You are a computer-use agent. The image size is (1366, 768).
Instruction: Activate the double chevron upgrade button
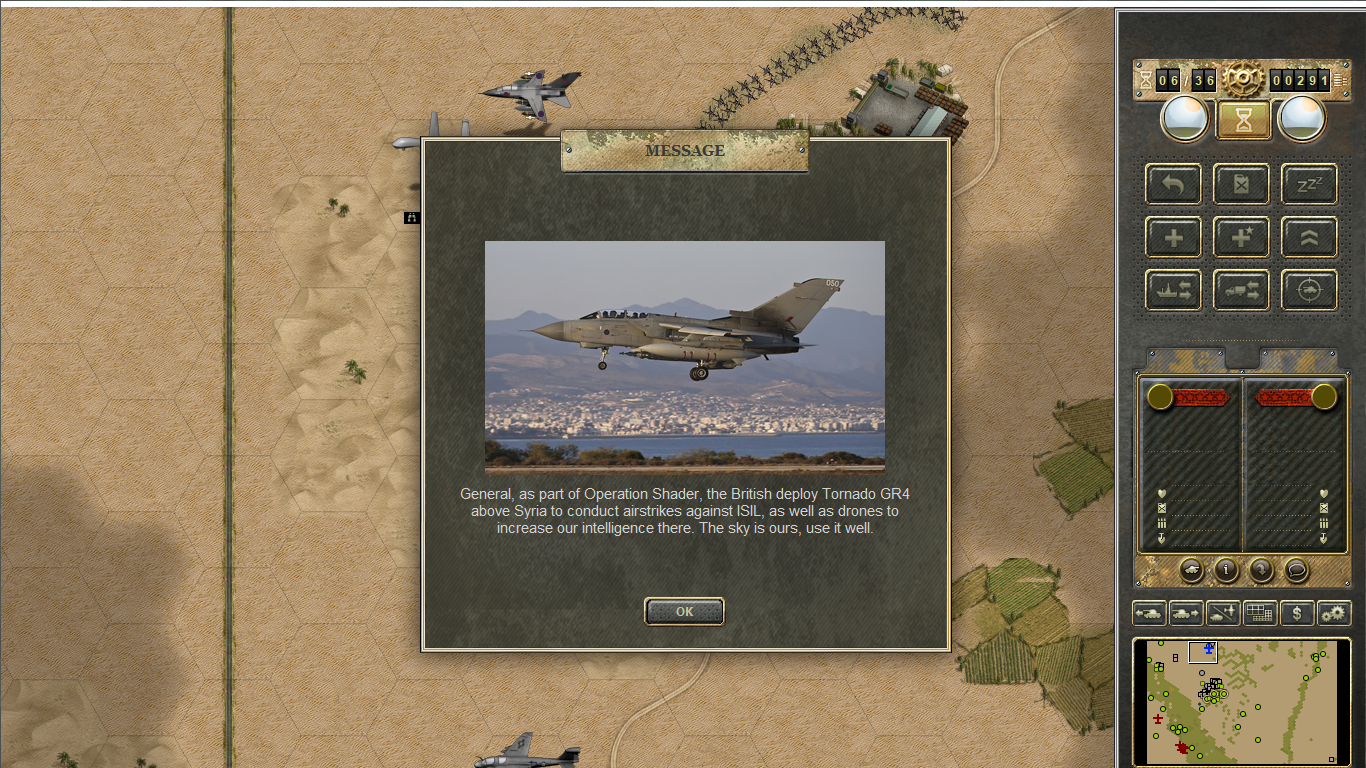(1309, 237)
